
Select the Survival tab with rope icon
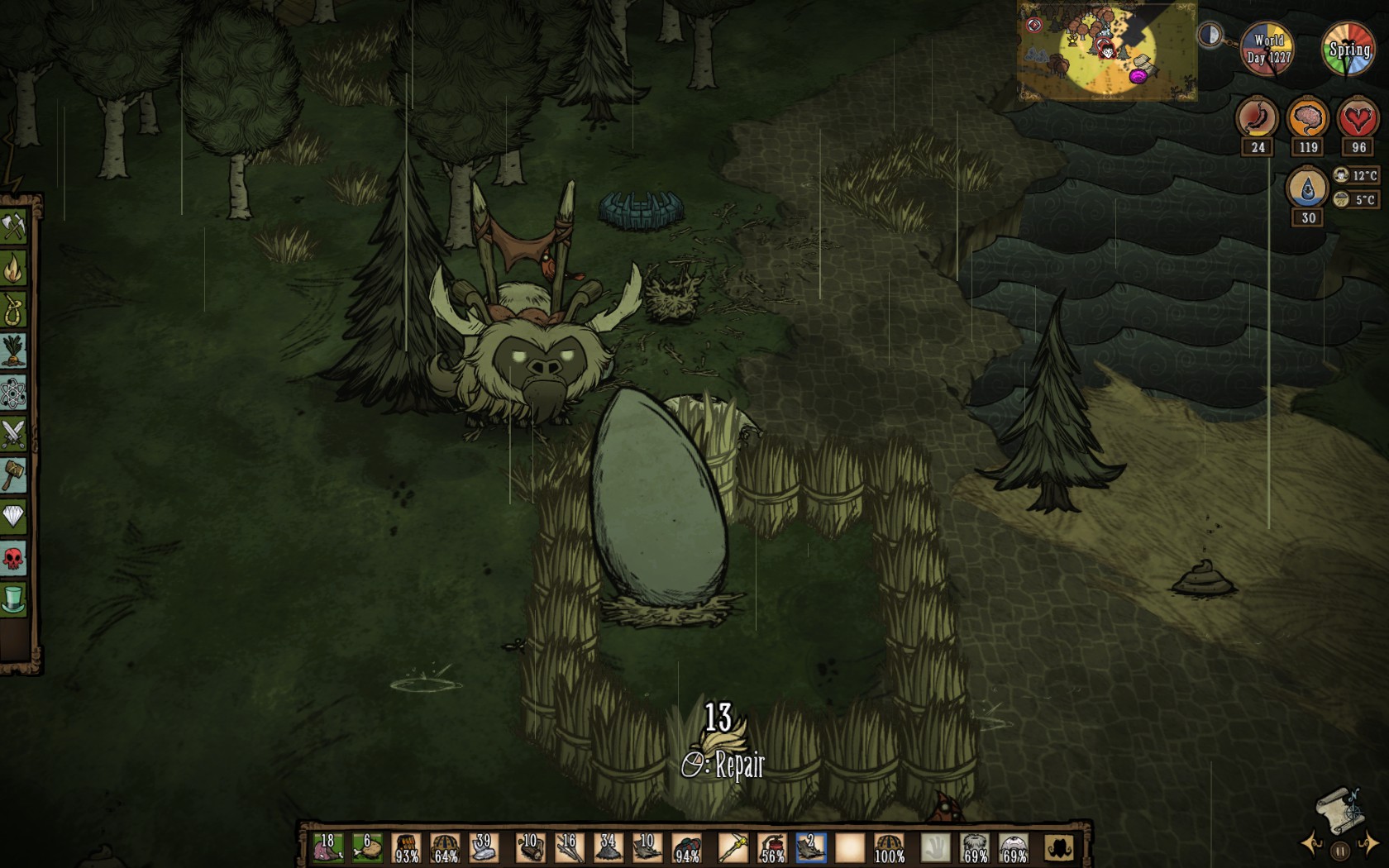click(x=14, y=310)
